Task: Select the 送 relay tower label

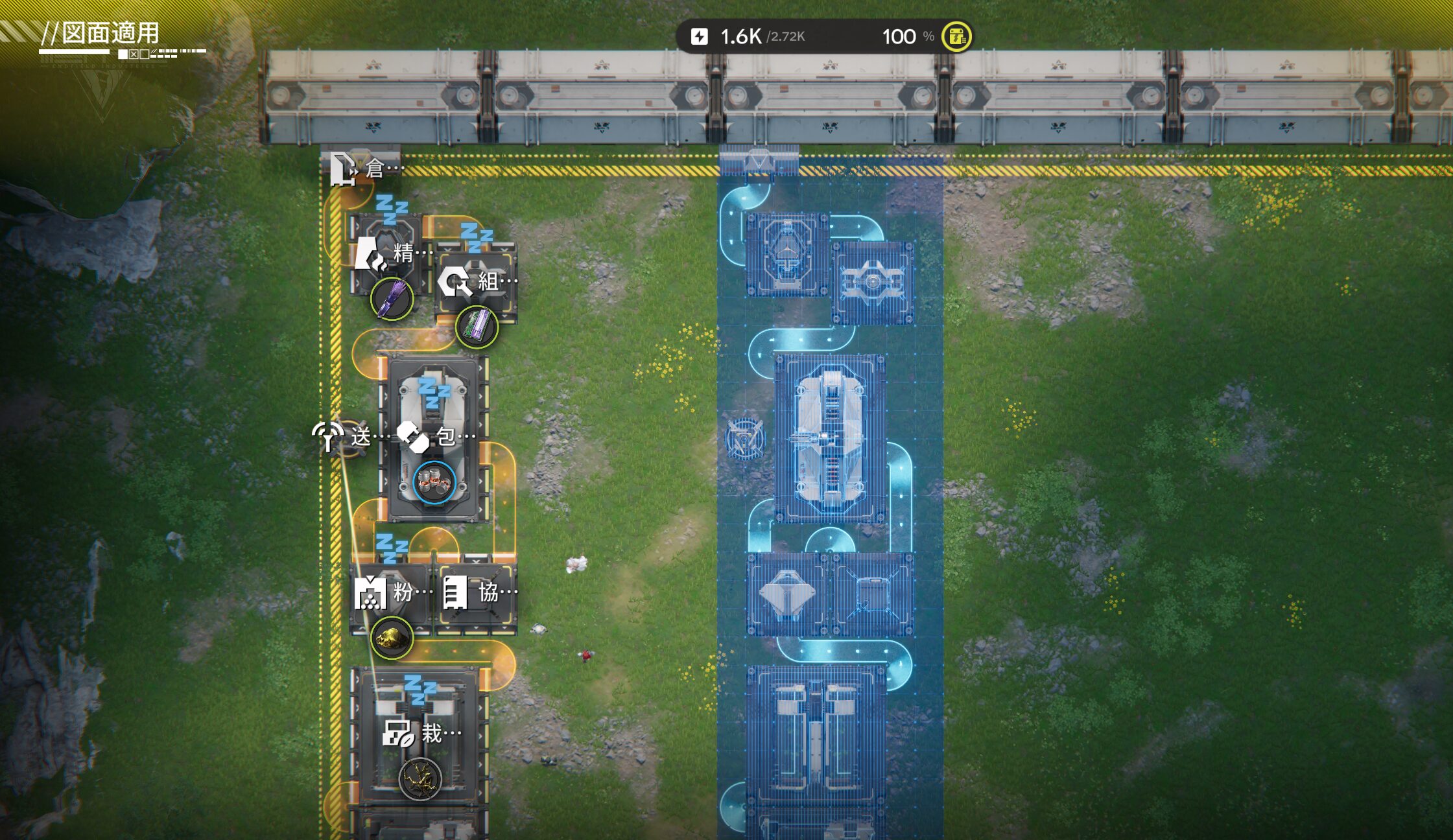Action: [342, 436]
